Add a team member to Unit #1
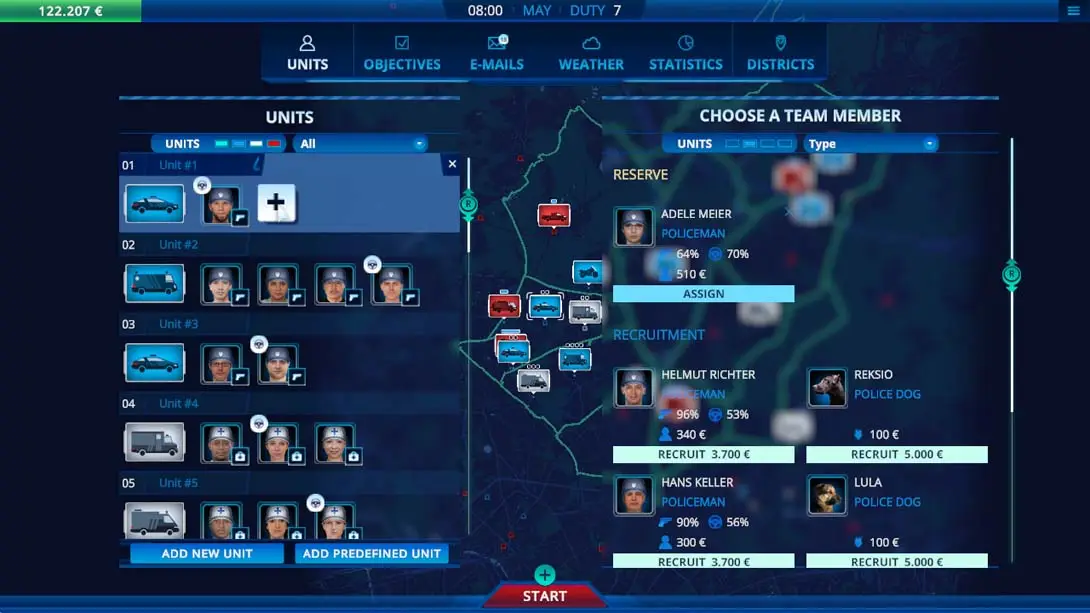The height and width of the screenshot is (613, 1090). [276, 203]
